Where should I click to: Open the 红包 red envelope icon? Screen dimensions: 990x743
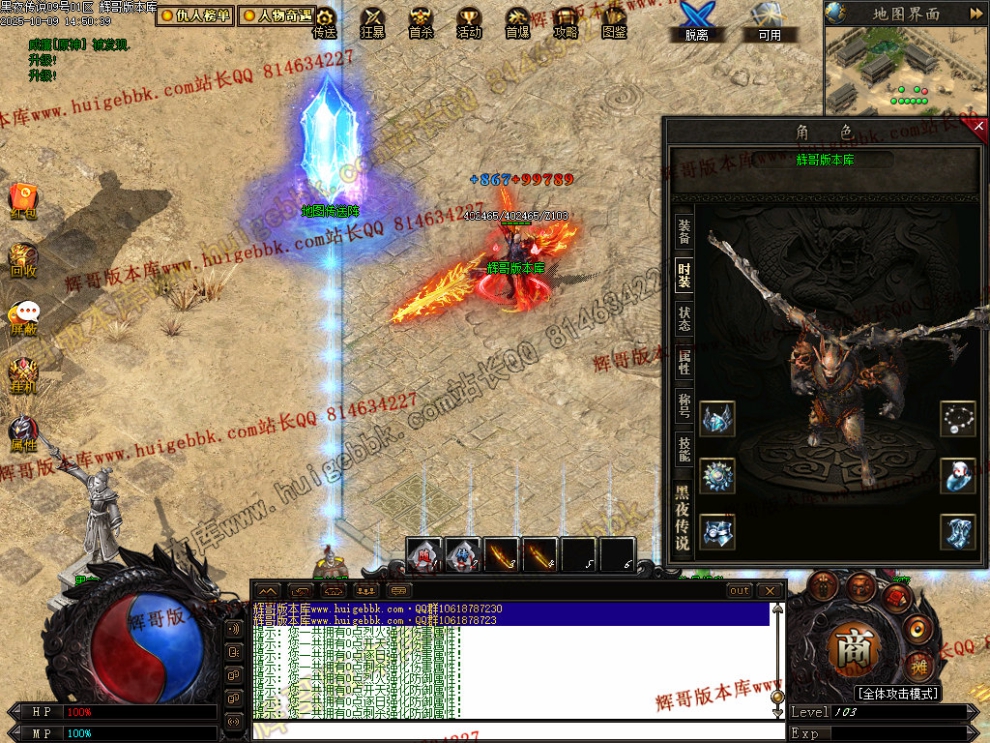pos(23,199)
